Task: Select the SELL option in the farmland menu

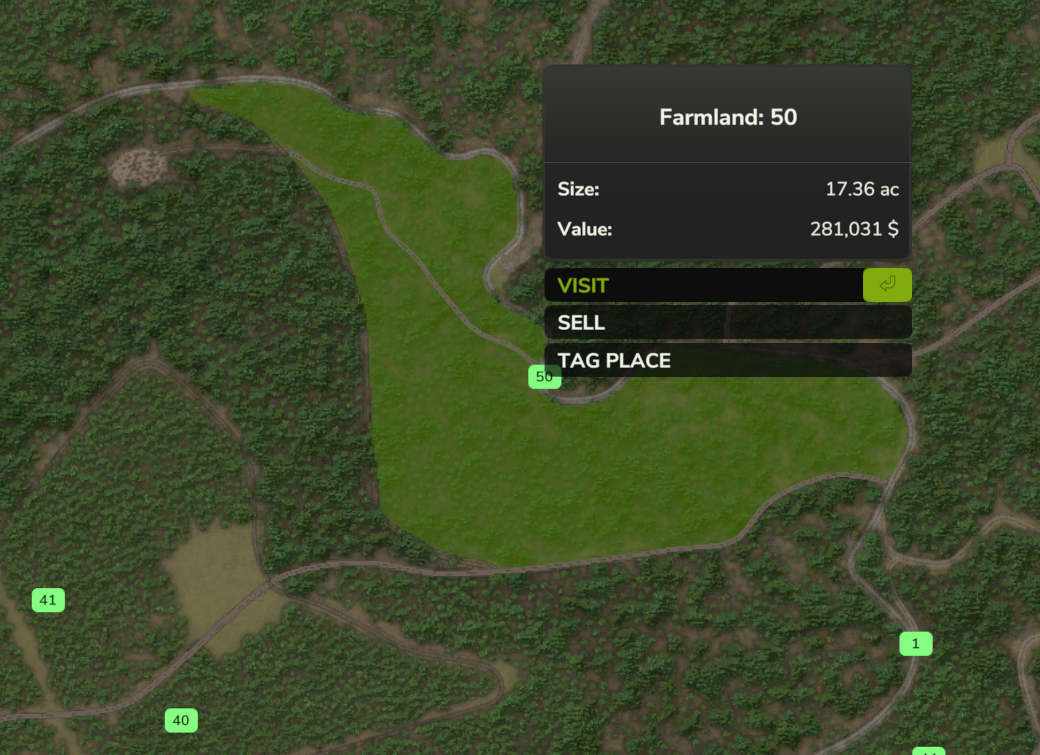Action: click(727, 323)
